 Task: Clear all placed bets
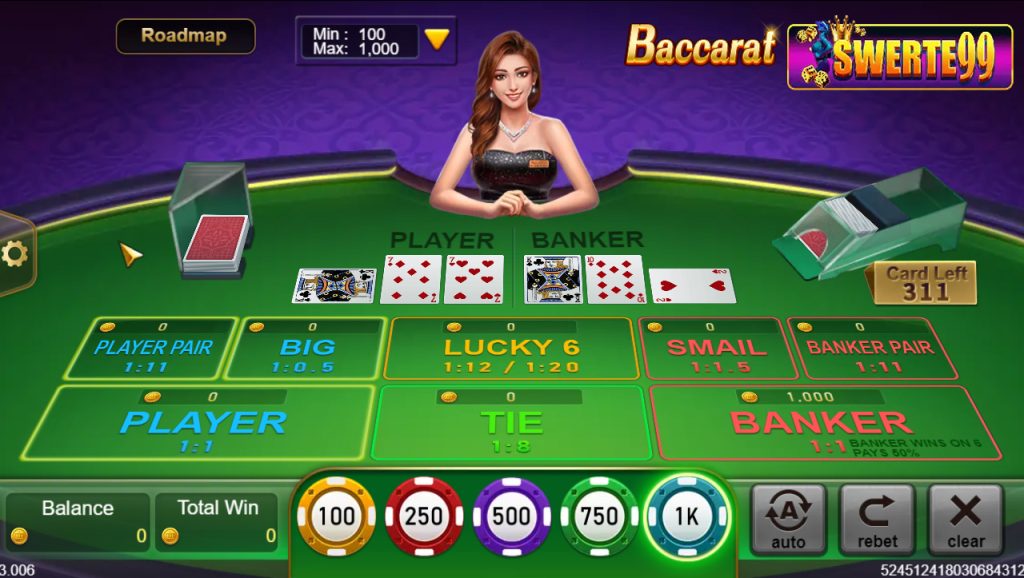(x=965, y=519)
